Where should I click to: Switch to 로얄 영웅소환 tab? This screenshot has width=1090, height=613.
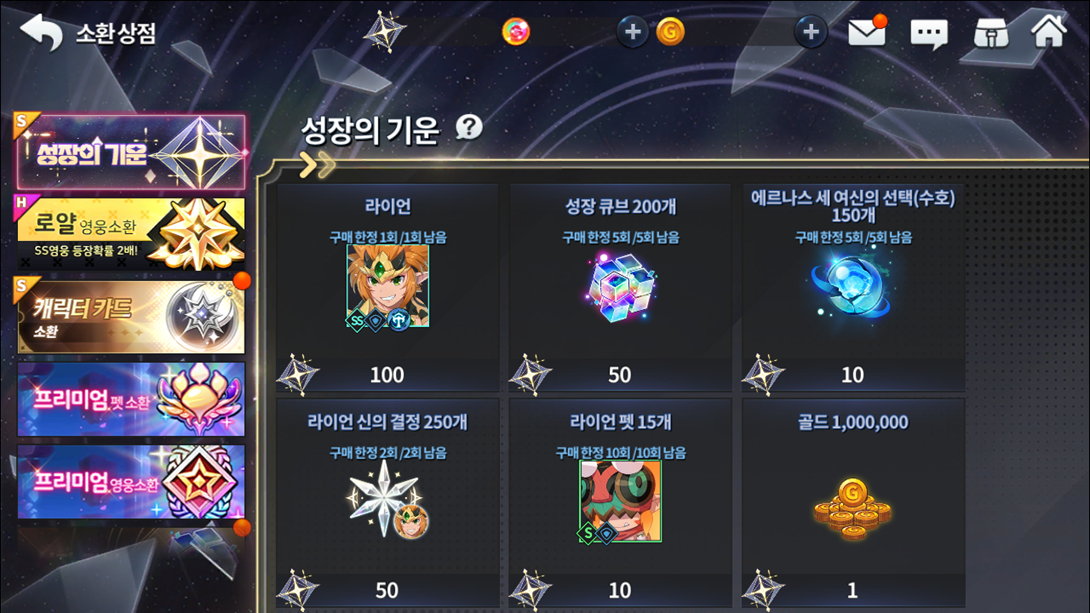pyautogui.click(x=130, y=234)
